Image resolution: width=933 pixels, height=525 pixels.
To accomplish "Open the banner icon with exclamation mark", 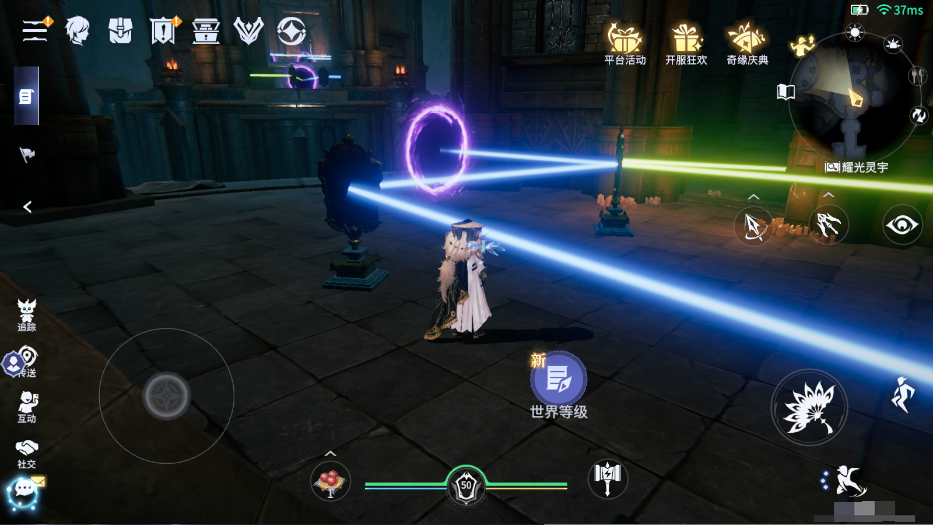I will point(163,31).
